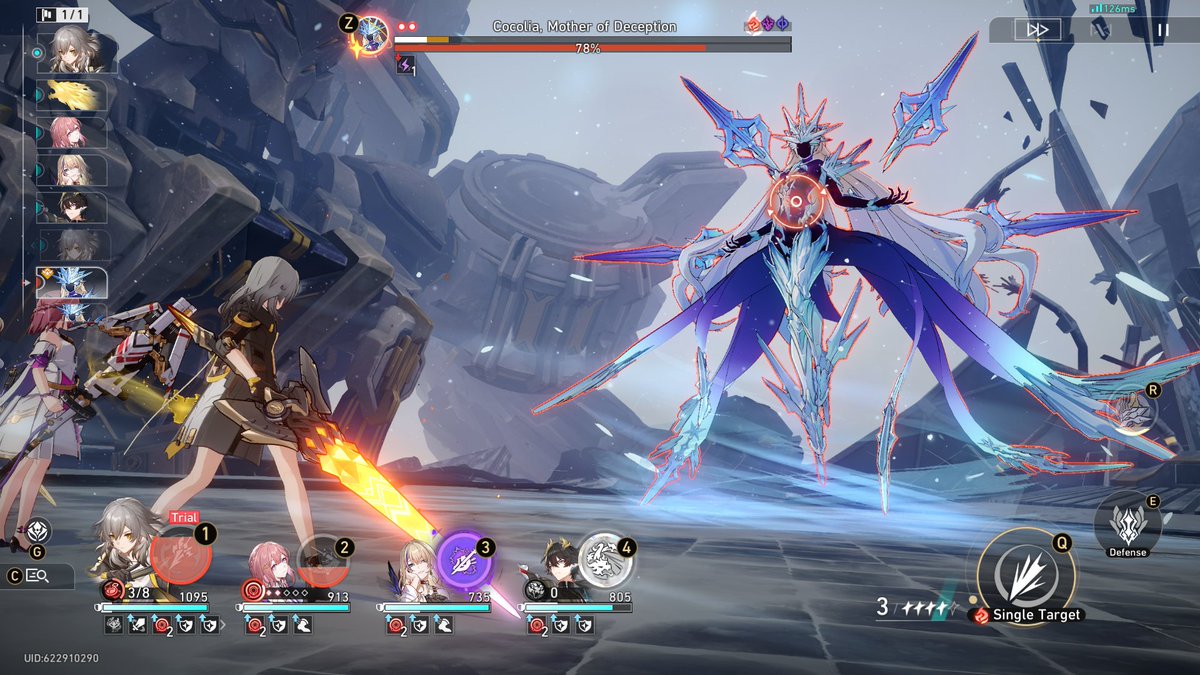Click the crest icon above the magnifier panel
This screenshot has width=1200, height=675.
pyautogui.click(x=39, y=531)
